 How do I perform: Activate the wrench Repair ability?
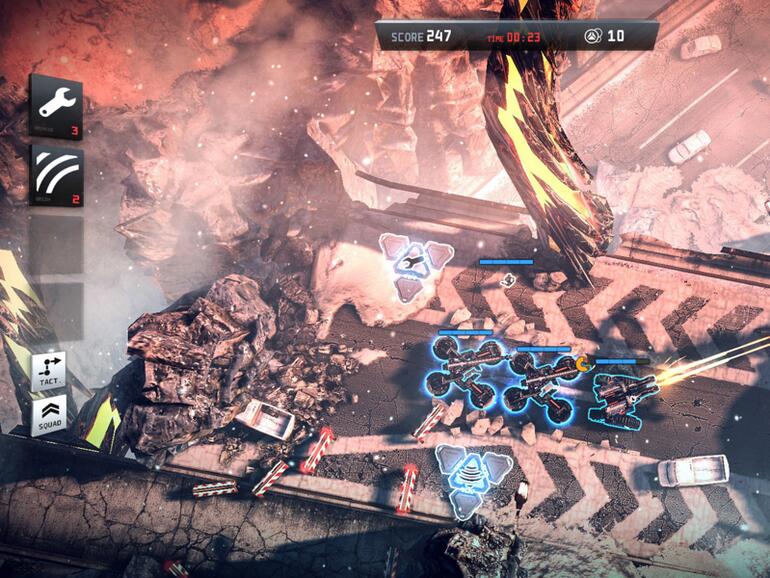[55, 105]
